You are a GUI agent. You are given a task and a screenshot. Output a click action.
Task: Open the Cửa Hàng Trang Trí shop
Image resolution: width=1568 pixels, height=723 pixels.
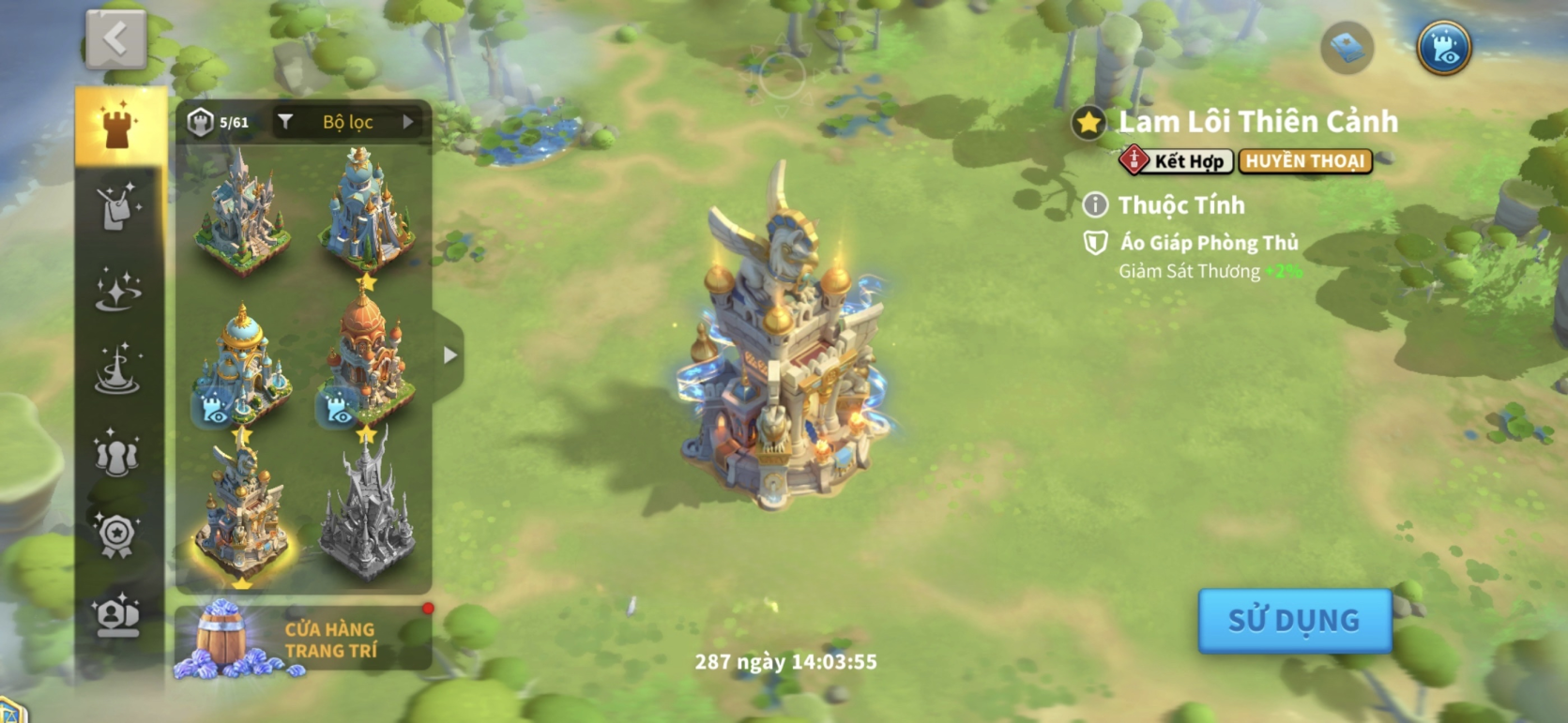pos(302,640)
